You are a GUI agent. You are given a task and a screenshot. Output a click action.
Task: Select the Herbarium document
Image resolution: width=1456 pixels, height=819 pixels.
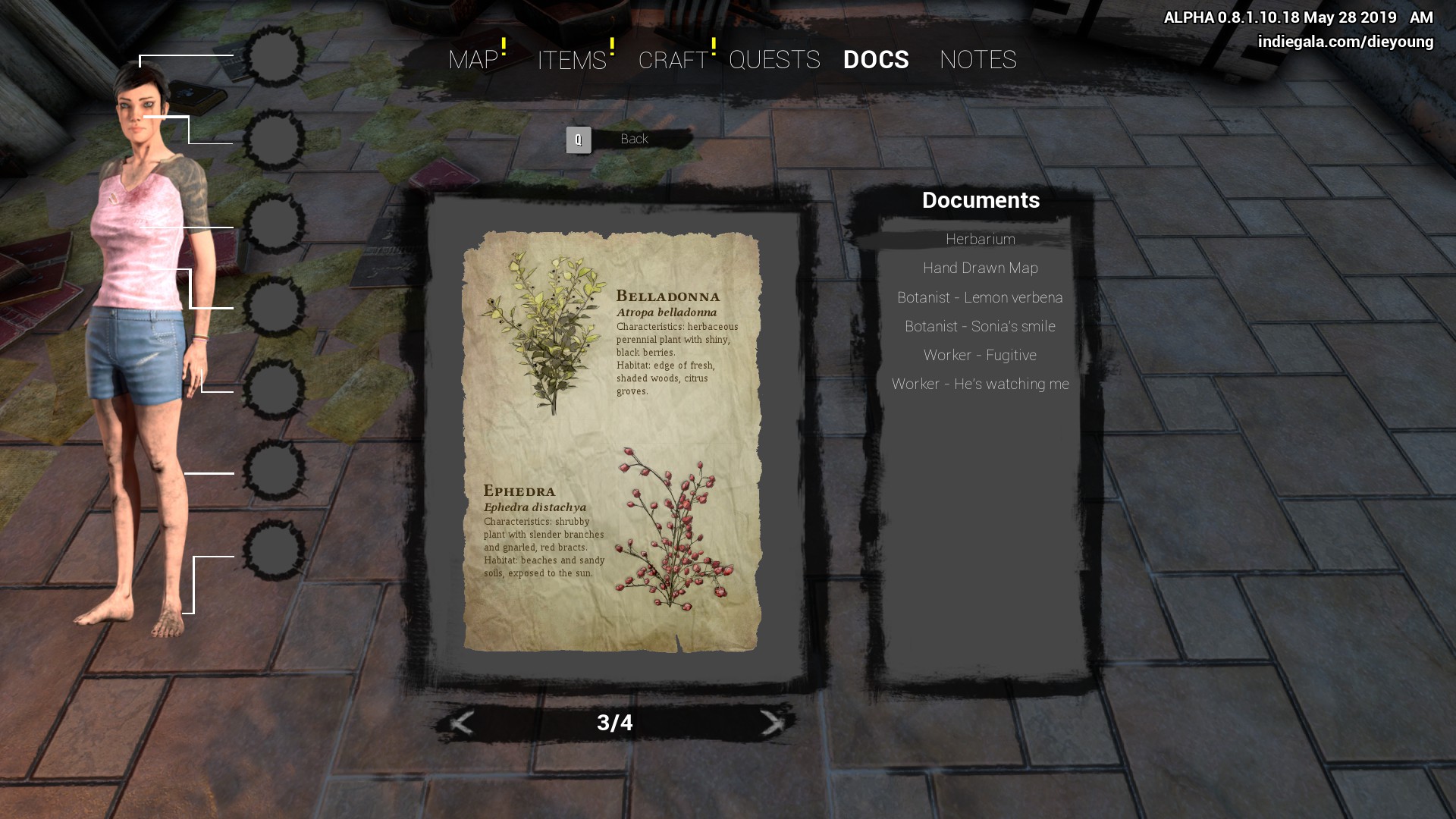point(980,240)
